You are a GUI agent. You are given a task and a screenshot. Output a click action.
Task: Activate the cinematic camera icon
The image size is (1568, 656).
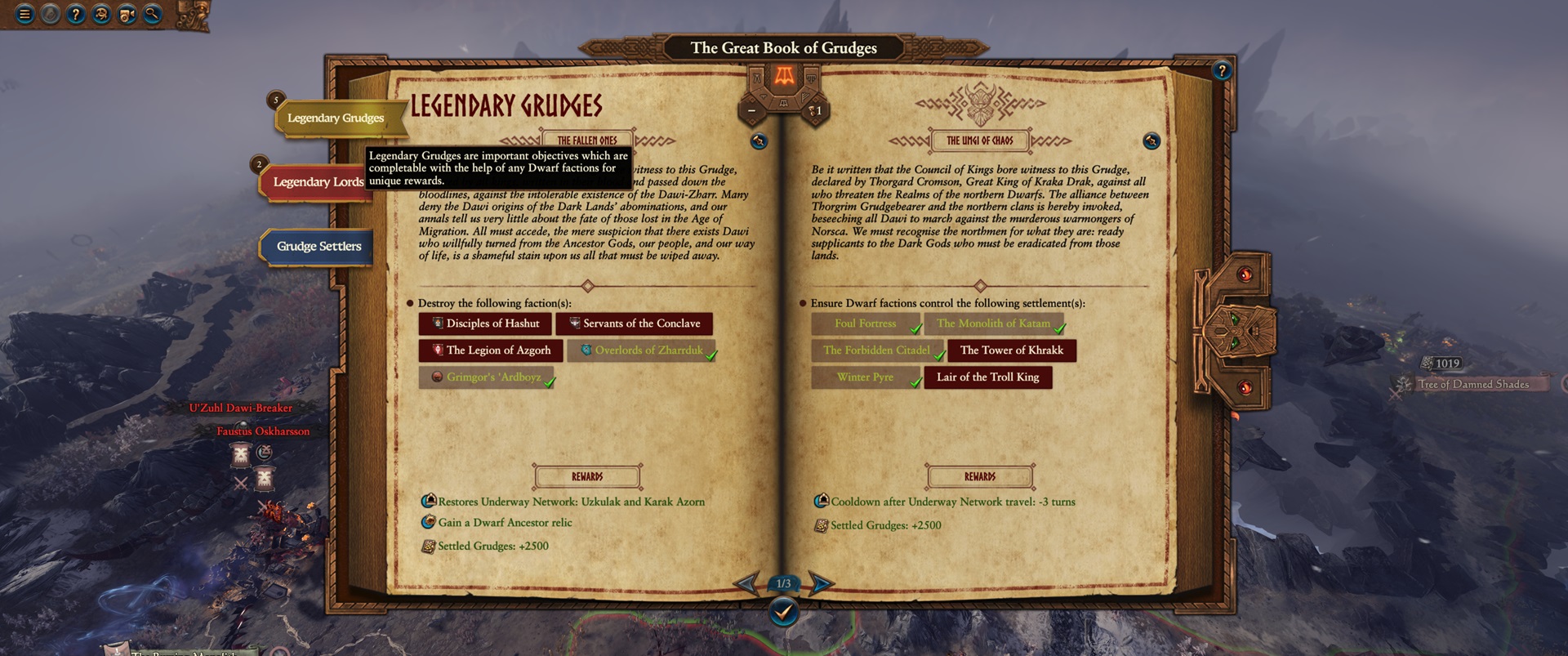click(127, 14)
